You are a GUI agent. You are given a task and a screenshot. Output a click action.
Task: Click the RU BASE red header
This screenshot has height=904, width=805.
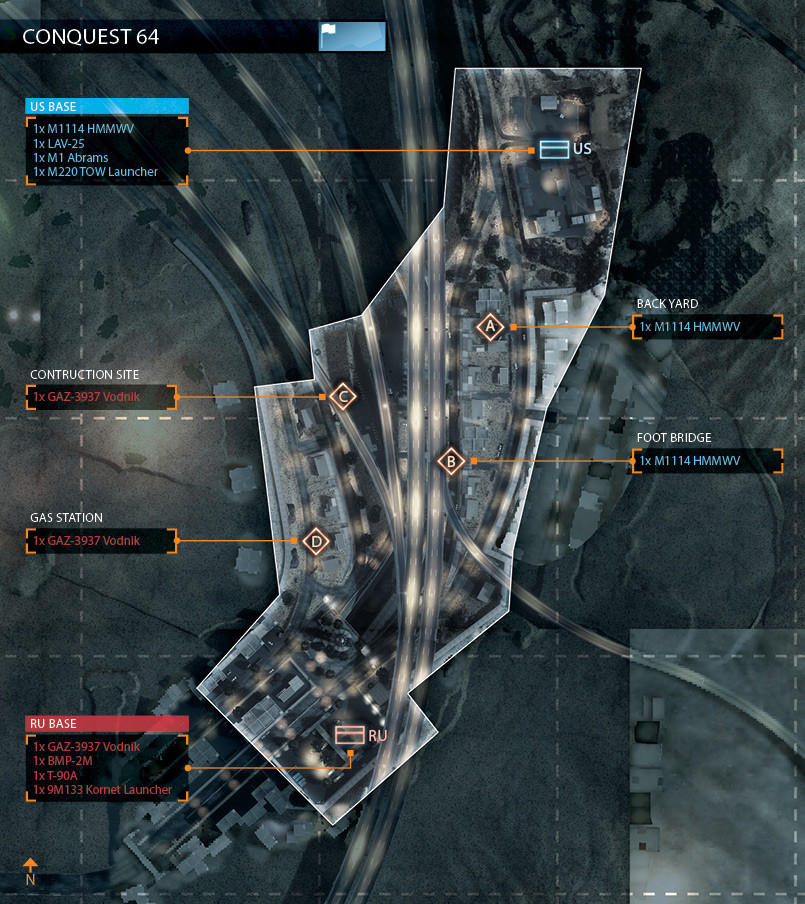(107, 723)
